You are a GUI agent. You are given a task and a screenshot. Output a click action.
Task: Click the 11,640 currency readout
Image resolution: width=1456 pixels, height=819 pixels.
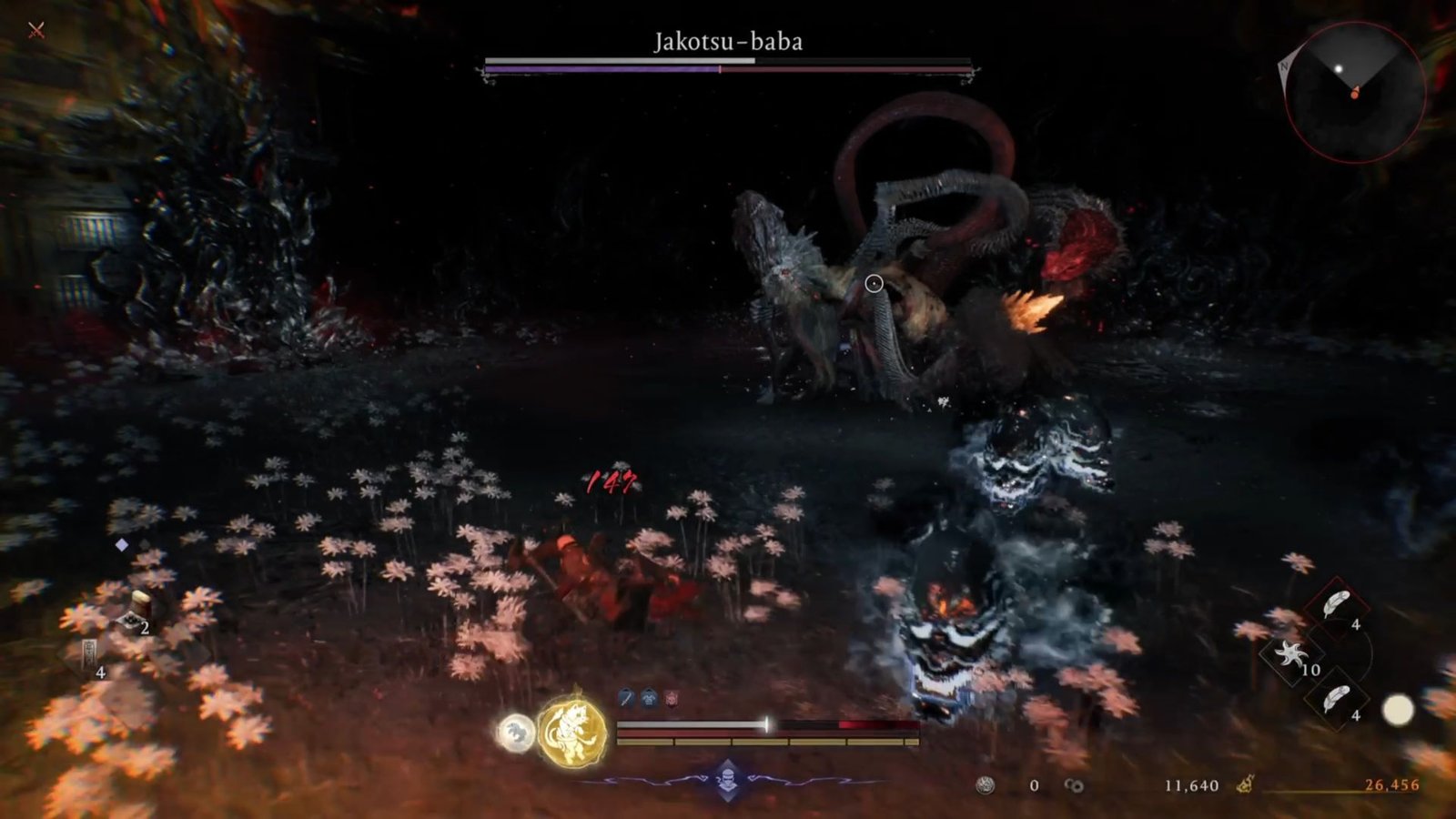(1190, 785)
